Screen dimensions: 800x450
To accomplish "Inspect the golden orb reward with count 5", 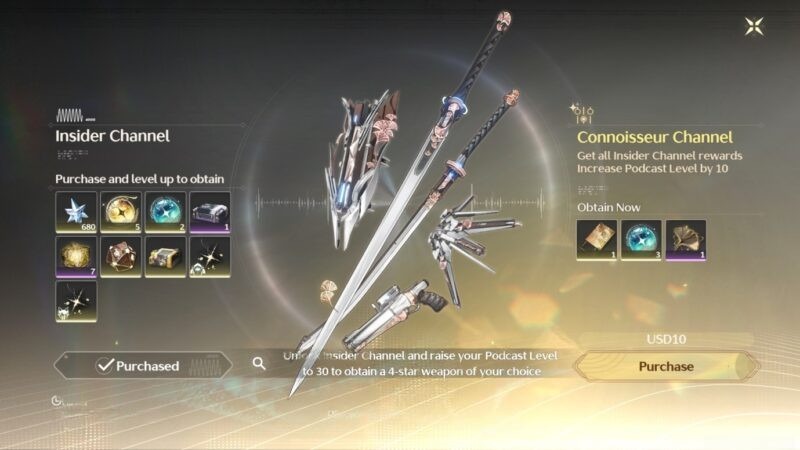I will (x=120, y=211).
